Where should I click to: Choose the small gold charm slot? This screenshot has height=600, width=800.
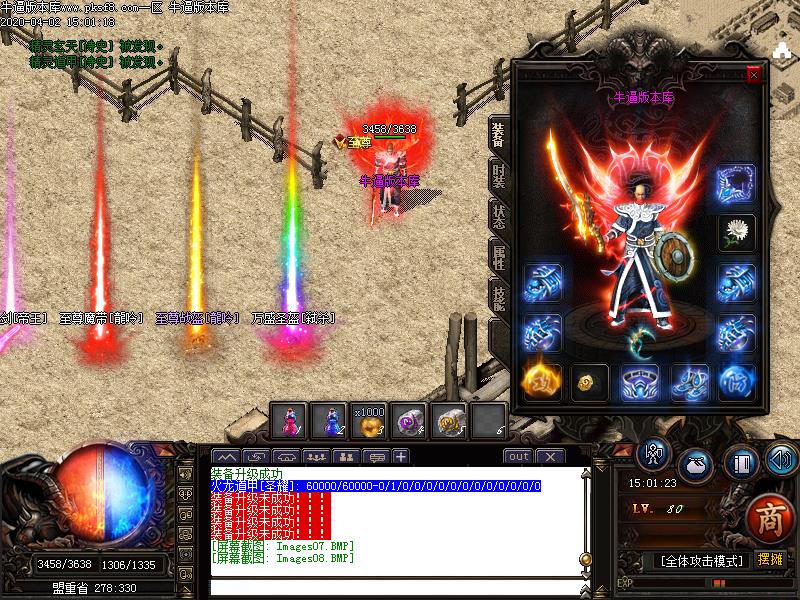click(x=589, y=381)
